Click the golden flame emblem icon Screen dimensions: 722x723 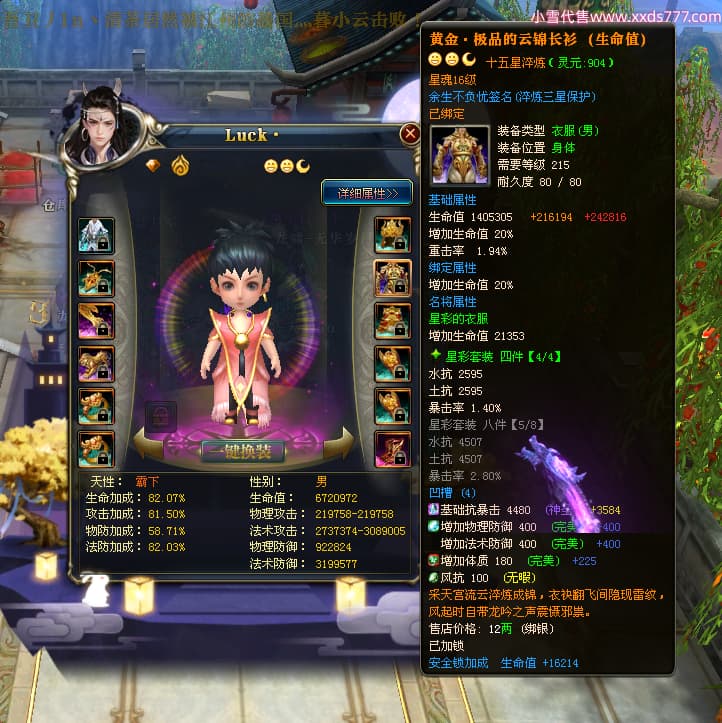[180, 165]
